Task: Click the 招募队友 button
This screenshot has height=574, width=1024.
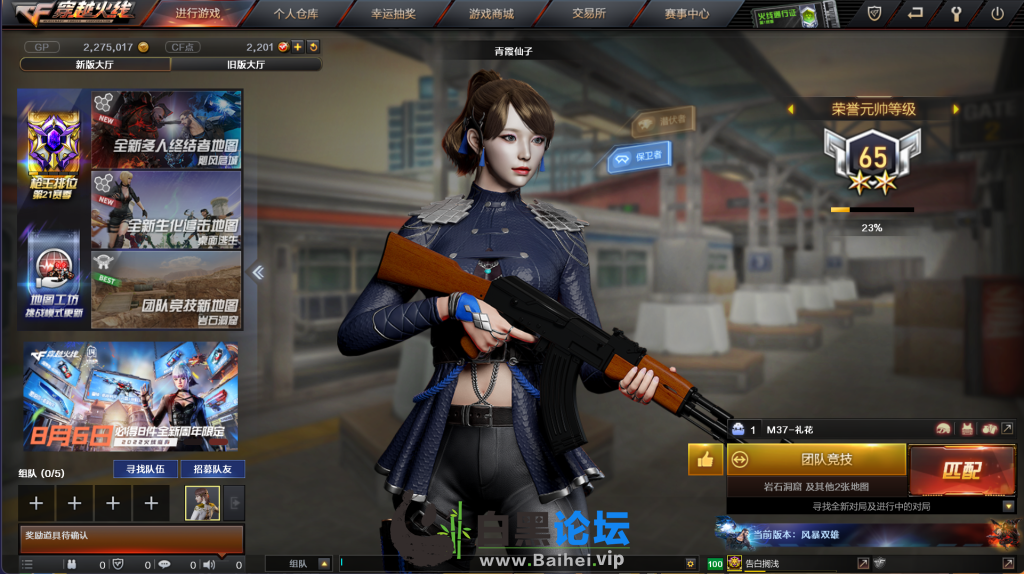Action: pos(212,469)
